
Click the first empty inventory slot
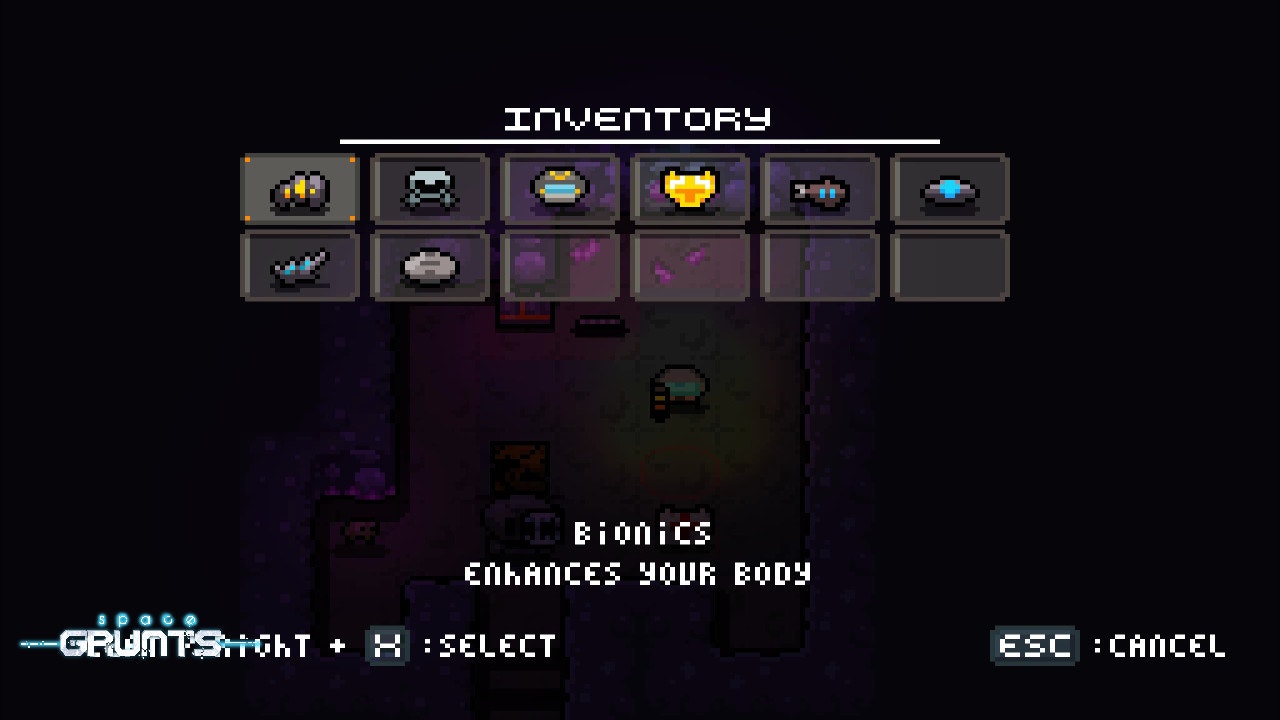(560, 265)
